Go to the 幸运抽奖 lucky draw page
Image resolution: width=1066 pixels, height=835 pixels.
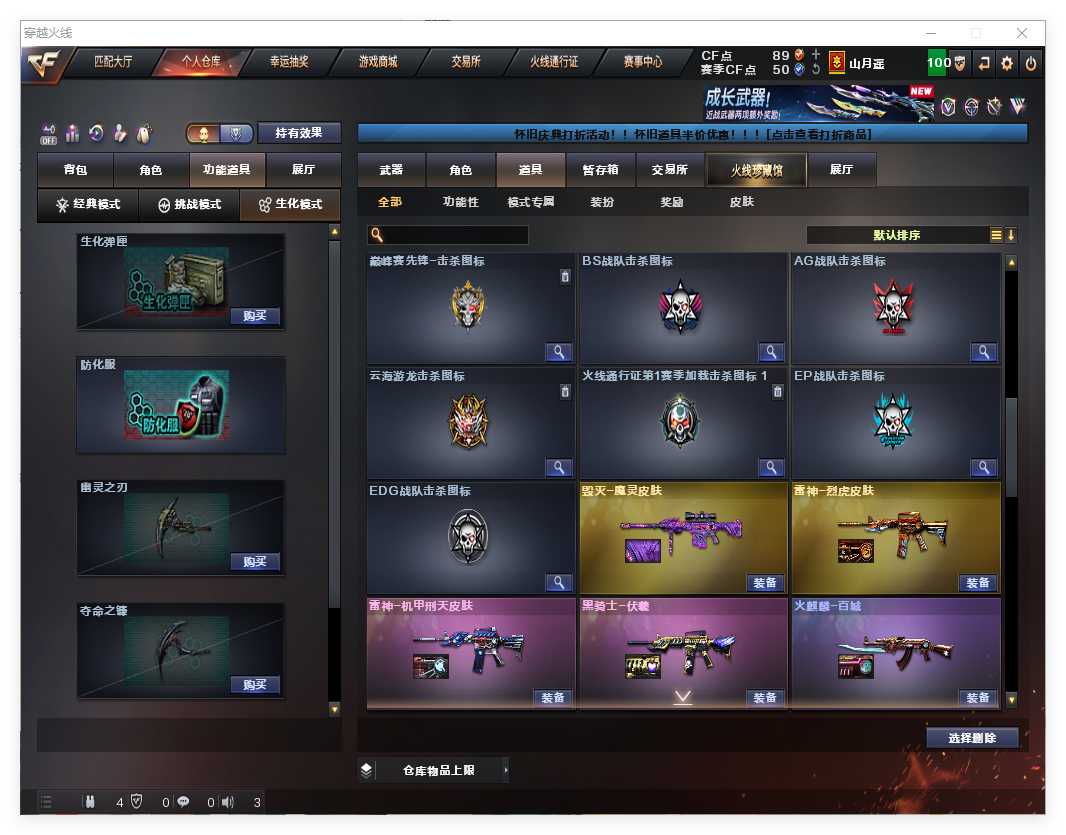click(288, 62)
